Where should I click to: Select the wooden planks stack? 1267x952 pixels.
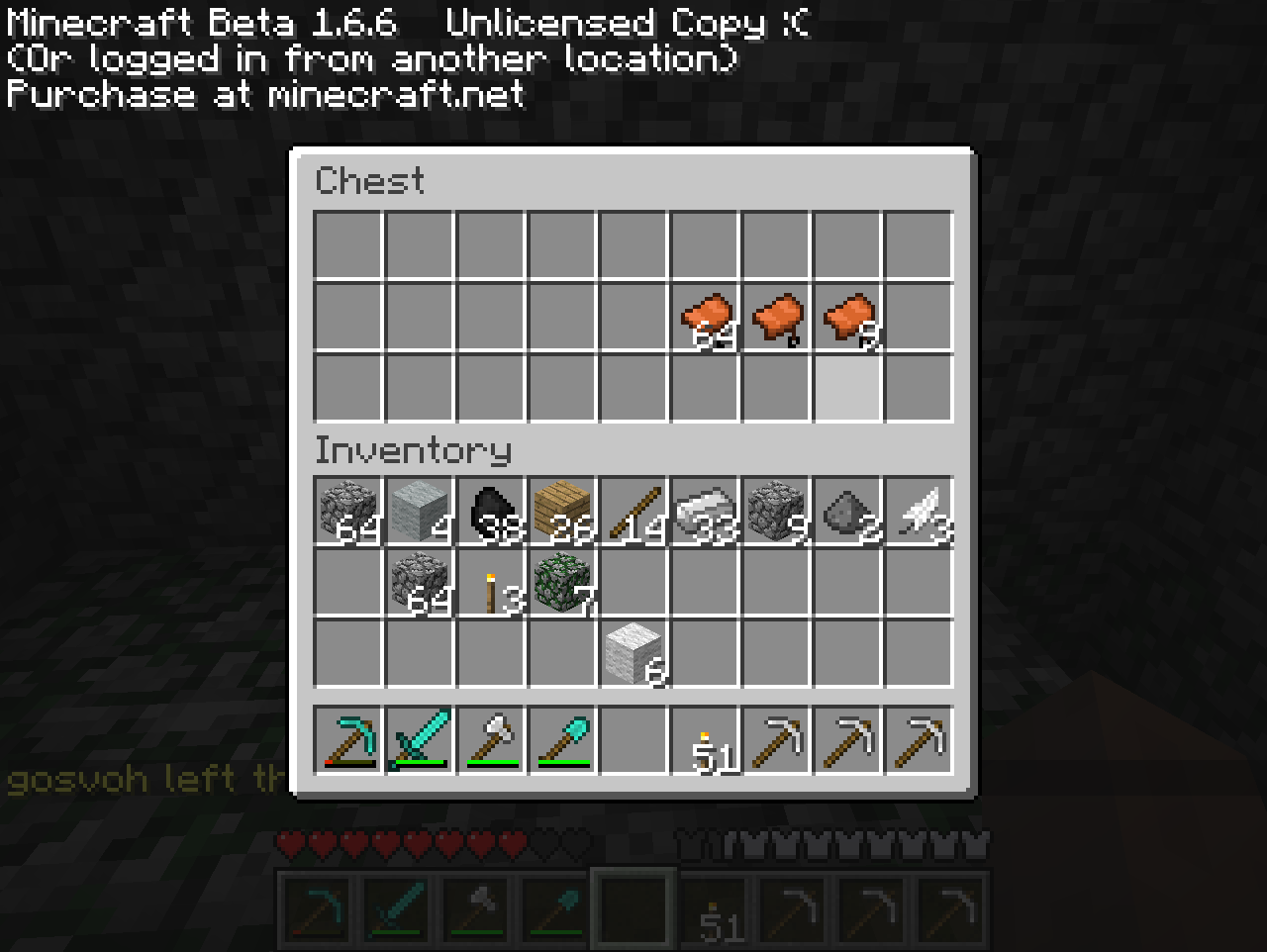562,512
